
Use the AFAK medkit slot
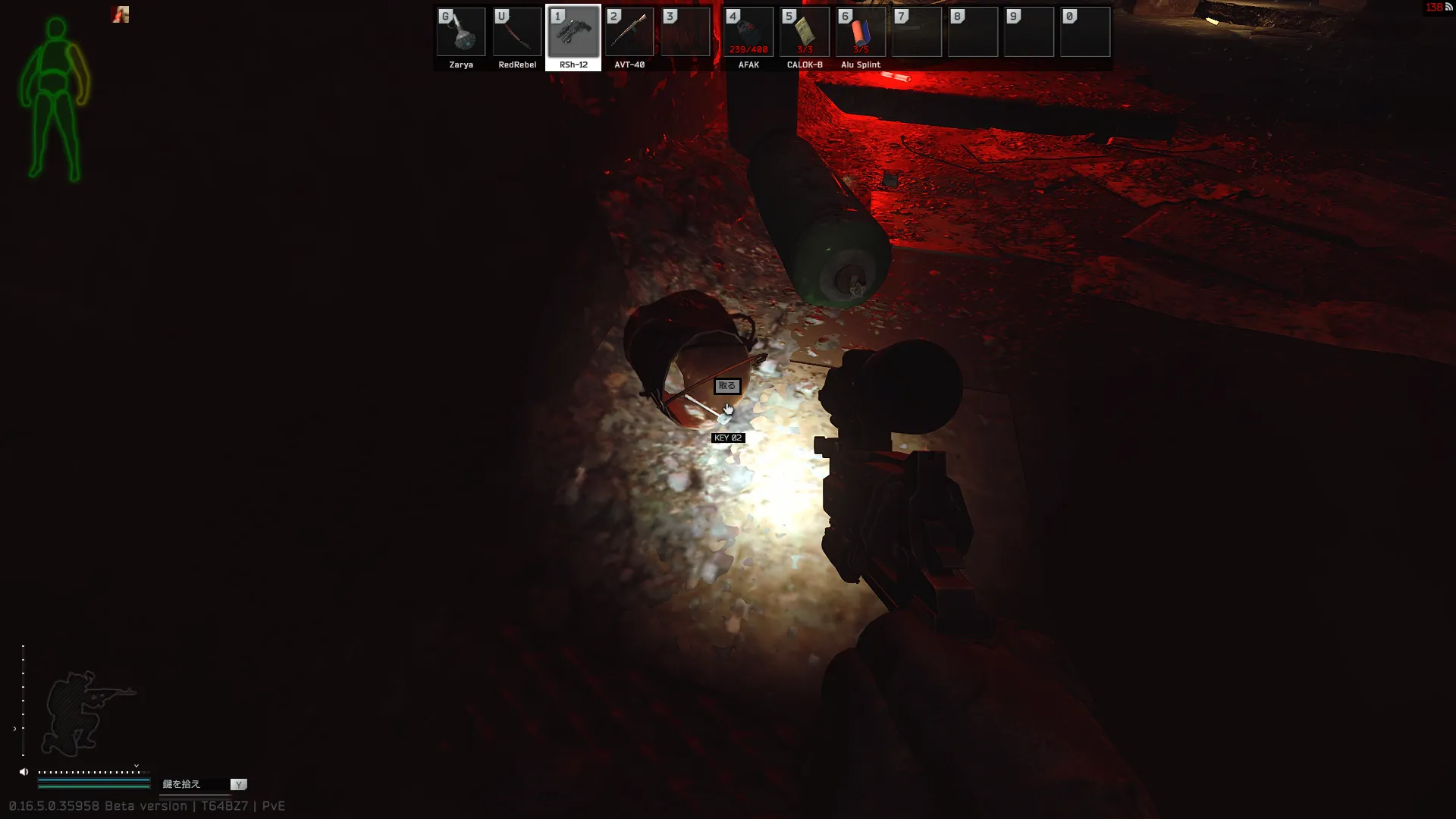click(748, 33)
